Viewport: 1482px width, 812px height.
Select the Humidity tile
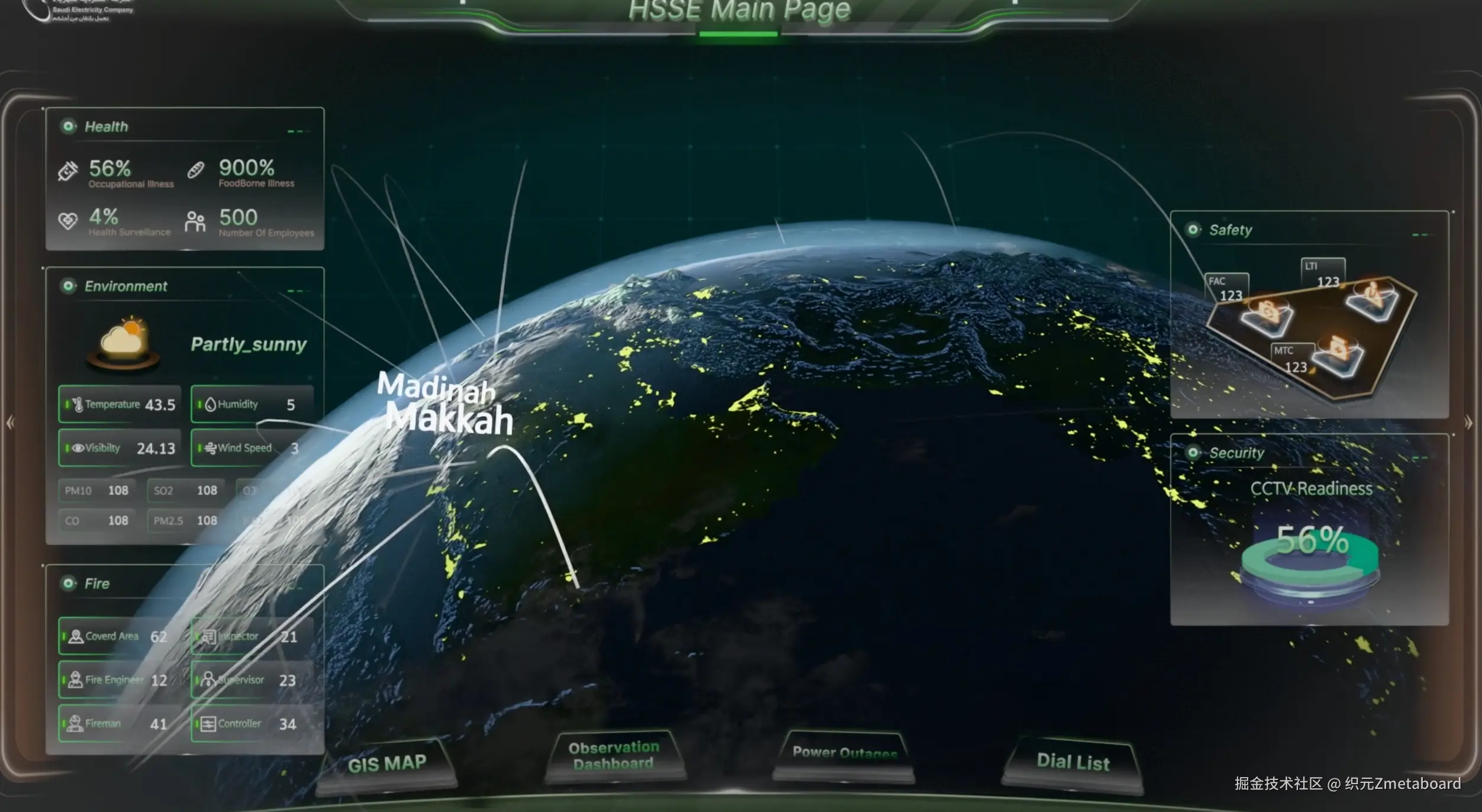click(x=252, y=405)
